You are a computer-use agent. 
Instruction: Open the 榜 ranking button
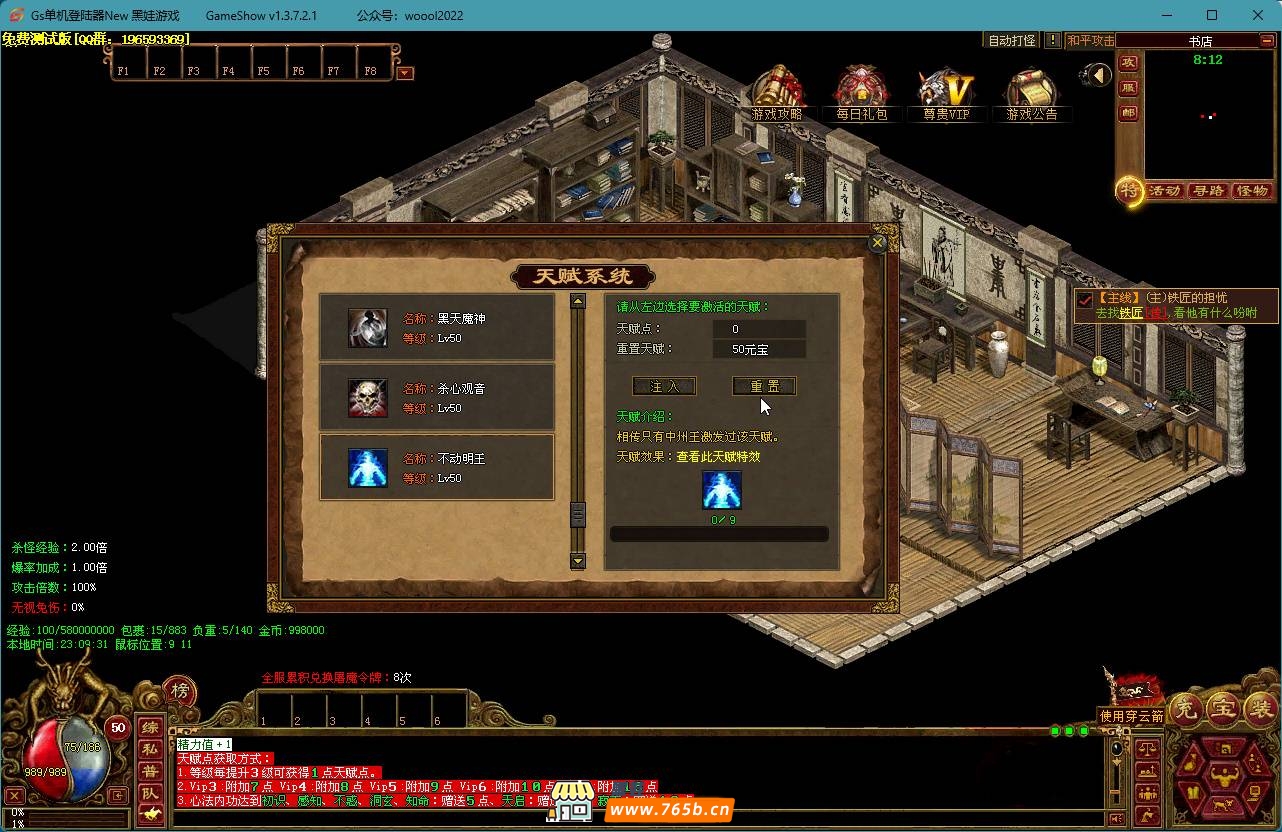pos(180,691)
